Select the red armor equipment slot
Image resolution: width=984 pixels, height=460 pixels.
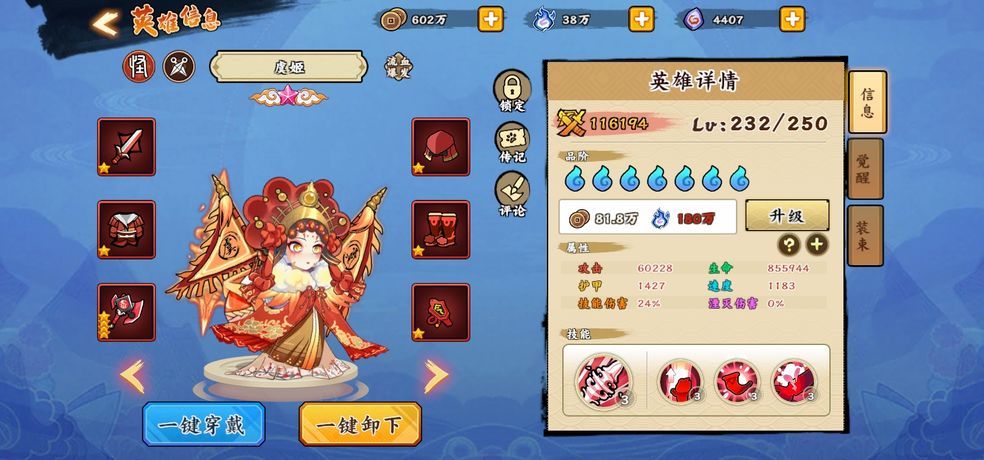126,229
